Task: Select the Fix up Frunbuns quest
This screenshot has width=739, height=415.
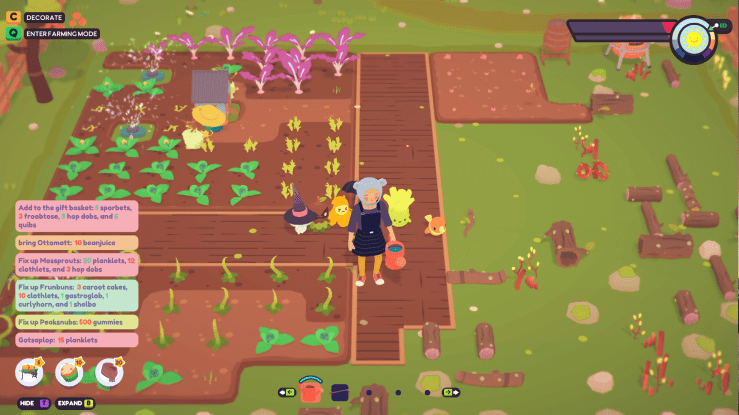Action: point(77,297)
